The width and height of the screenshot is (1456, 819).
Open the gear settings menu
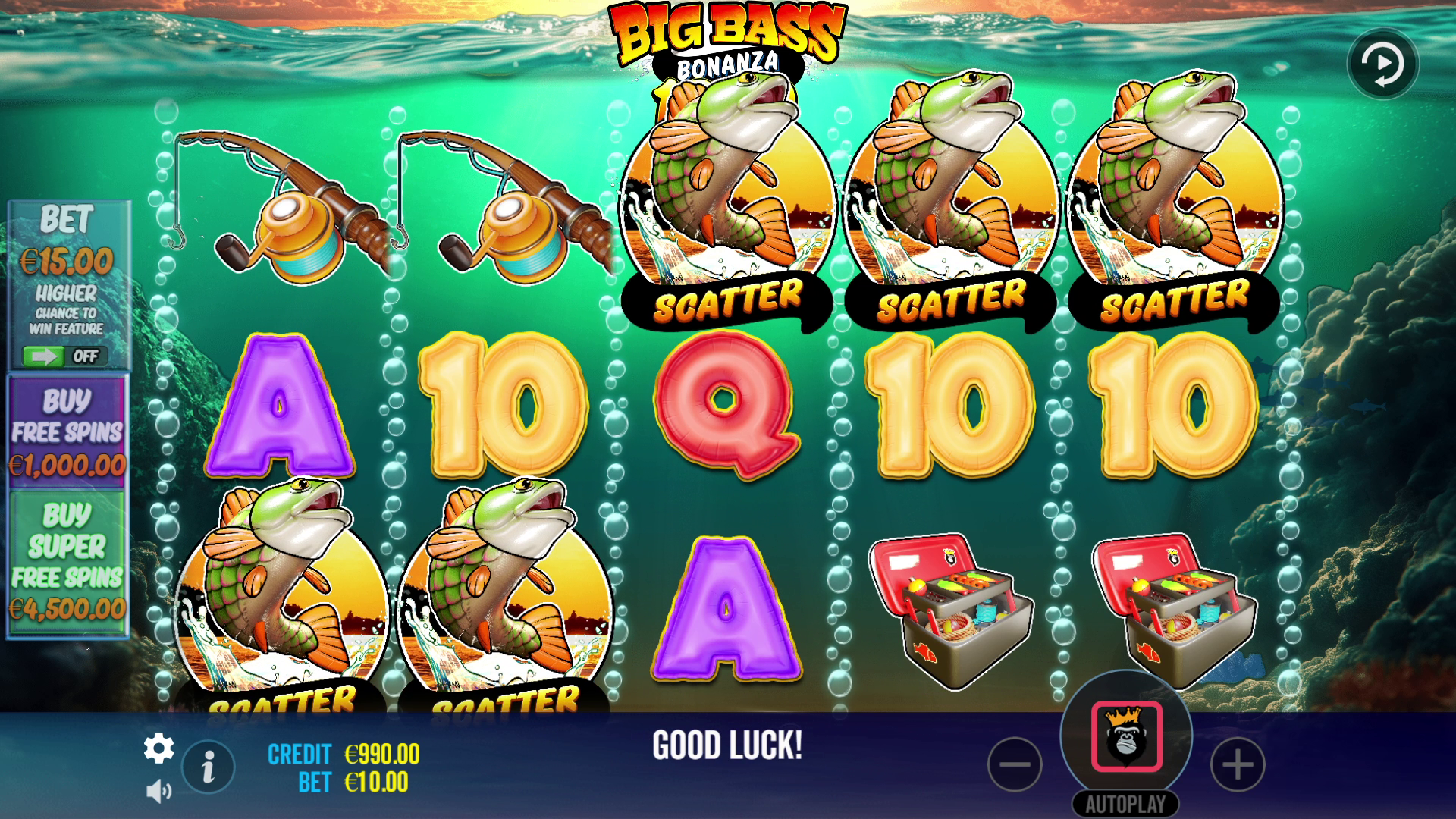[158, 749]
